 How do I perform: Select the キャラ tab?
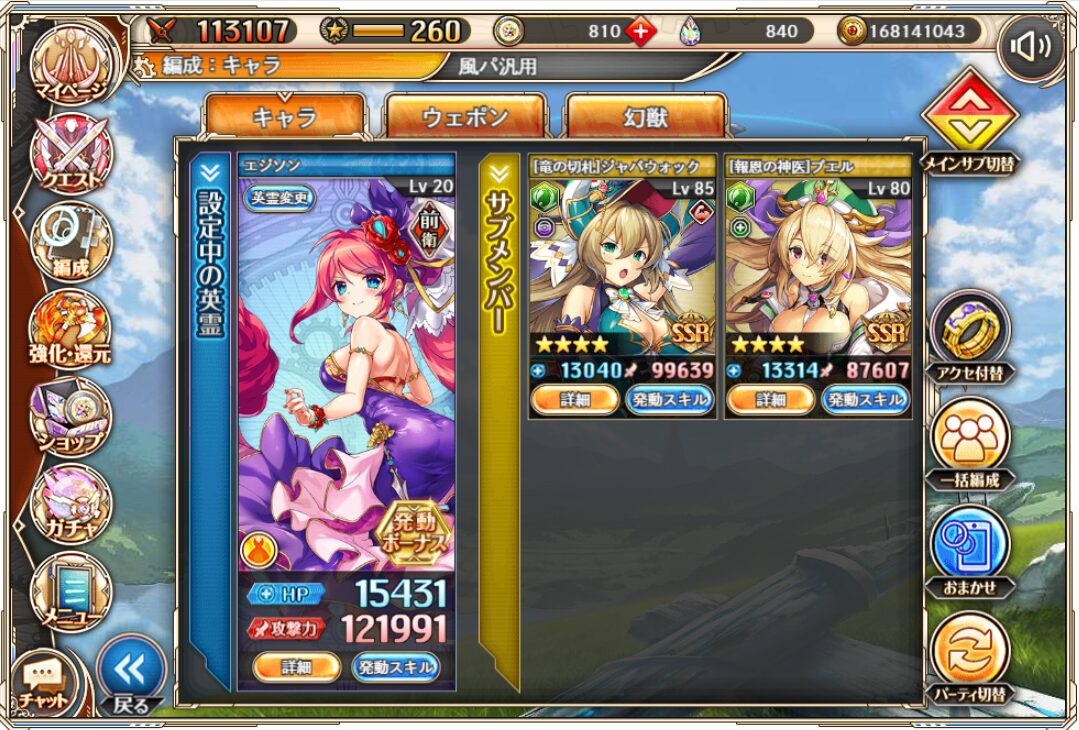coord(284,117)
